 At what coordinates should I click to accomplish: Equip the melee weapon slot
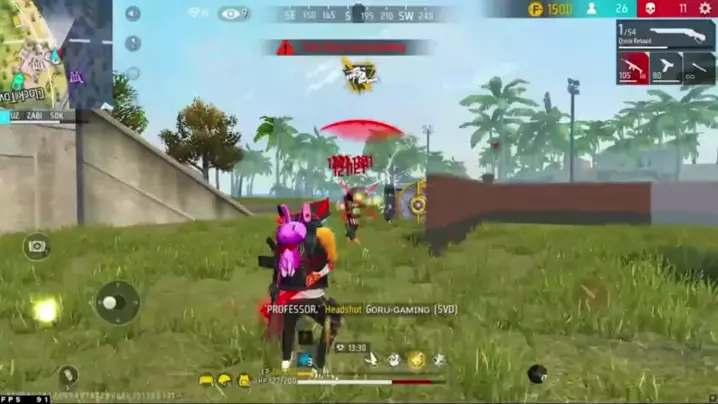[x=698, y=68]
